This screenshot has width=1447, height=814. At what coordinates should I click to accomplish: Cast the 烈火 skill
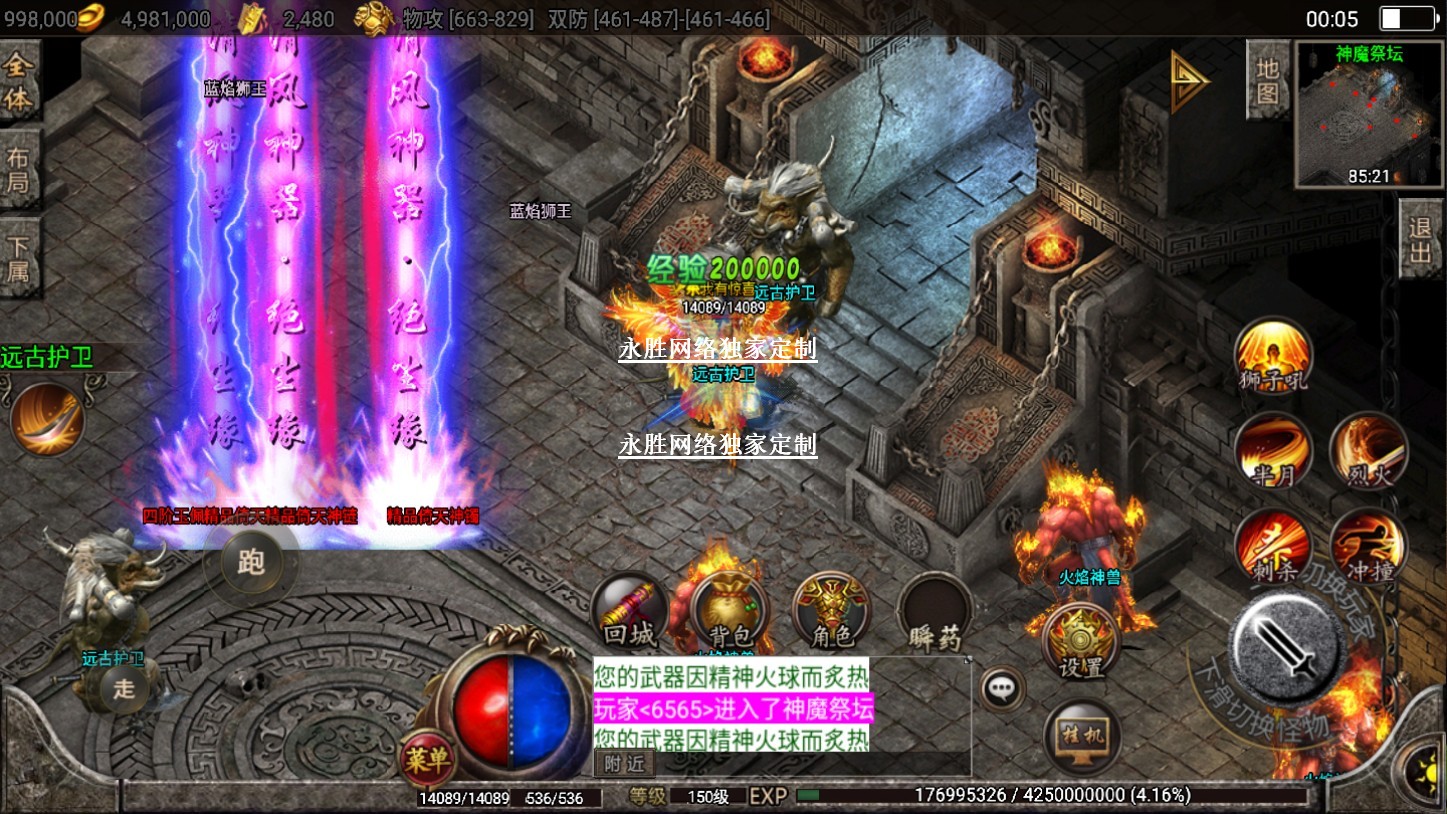point(1368,451)
